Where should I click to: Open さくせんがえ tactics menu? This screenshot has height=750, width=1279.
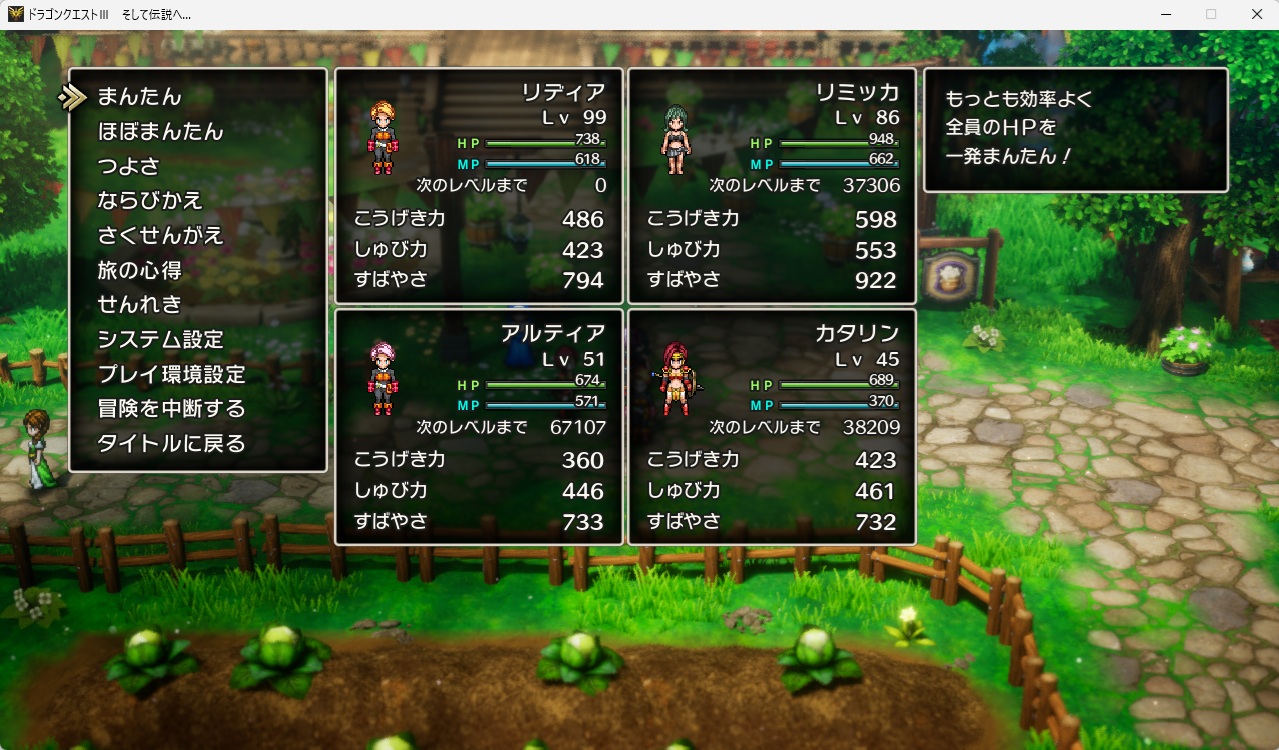pos(160,236)
